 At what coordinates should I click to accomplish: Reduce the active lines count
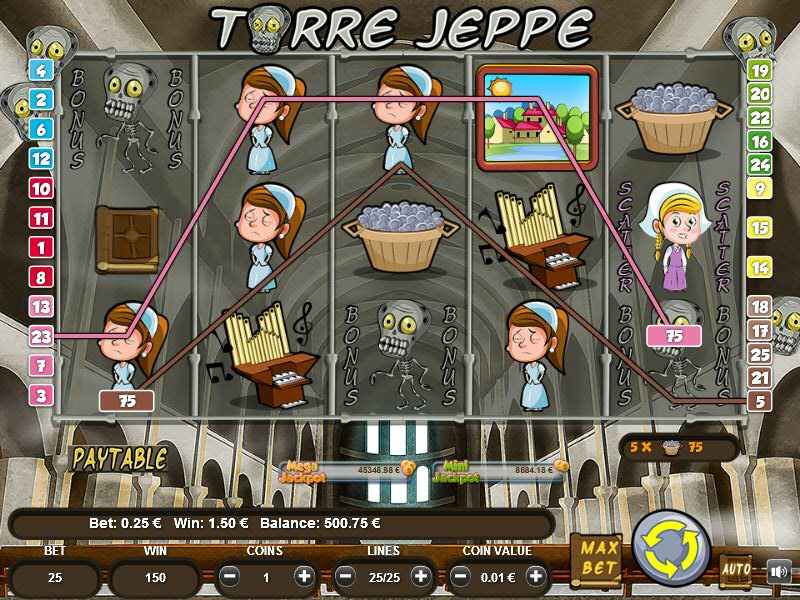pos(346,576)
